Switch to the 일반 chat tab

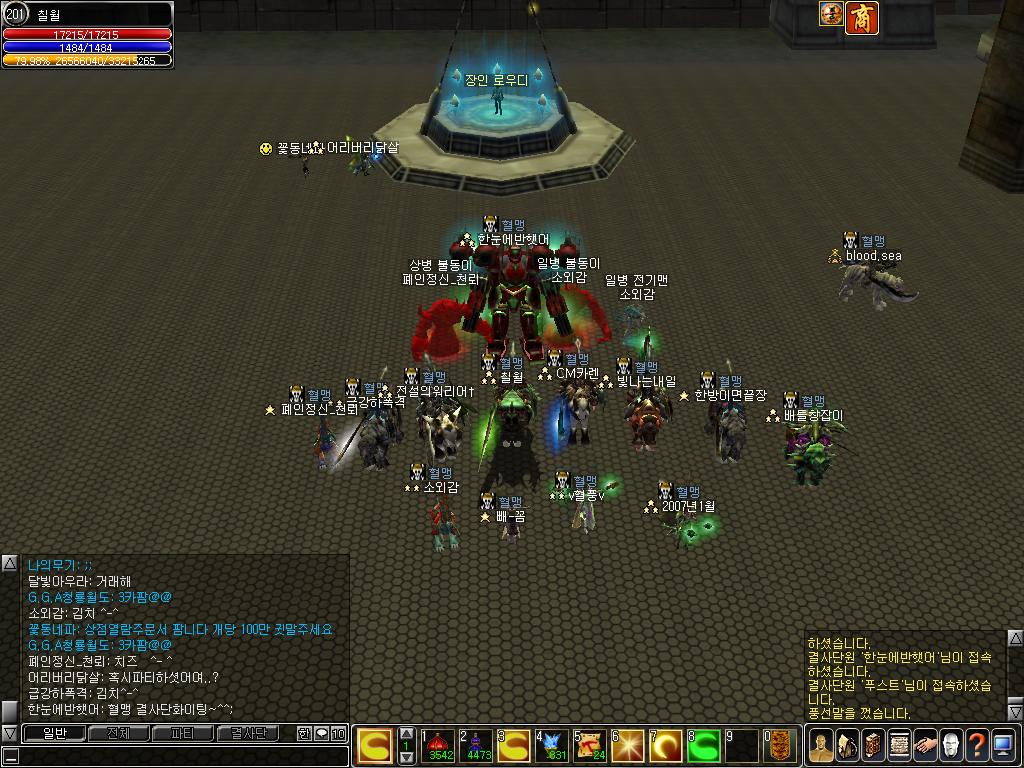(54, 734)
